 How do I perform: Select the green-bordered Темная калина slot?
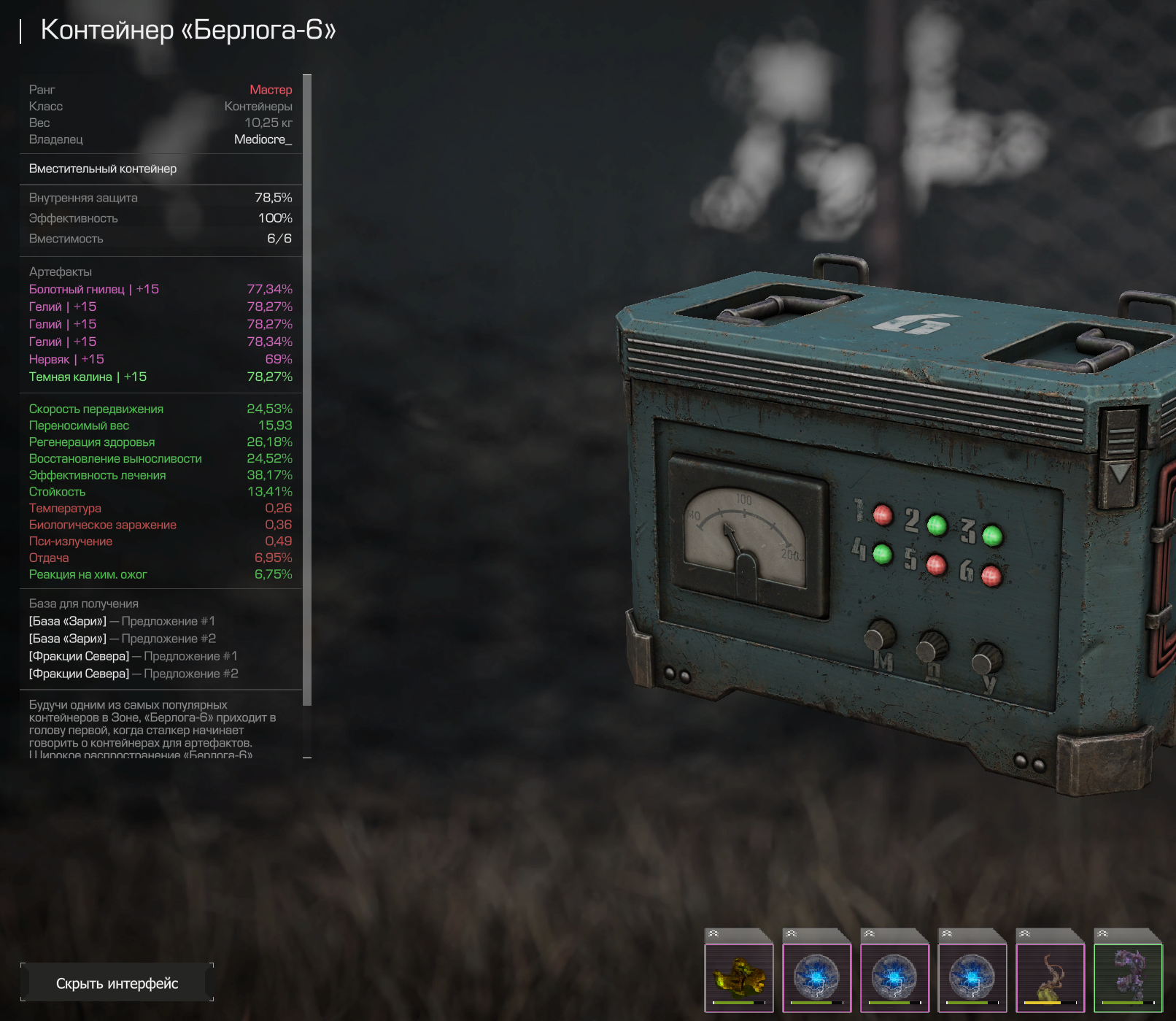(1128, 977)
